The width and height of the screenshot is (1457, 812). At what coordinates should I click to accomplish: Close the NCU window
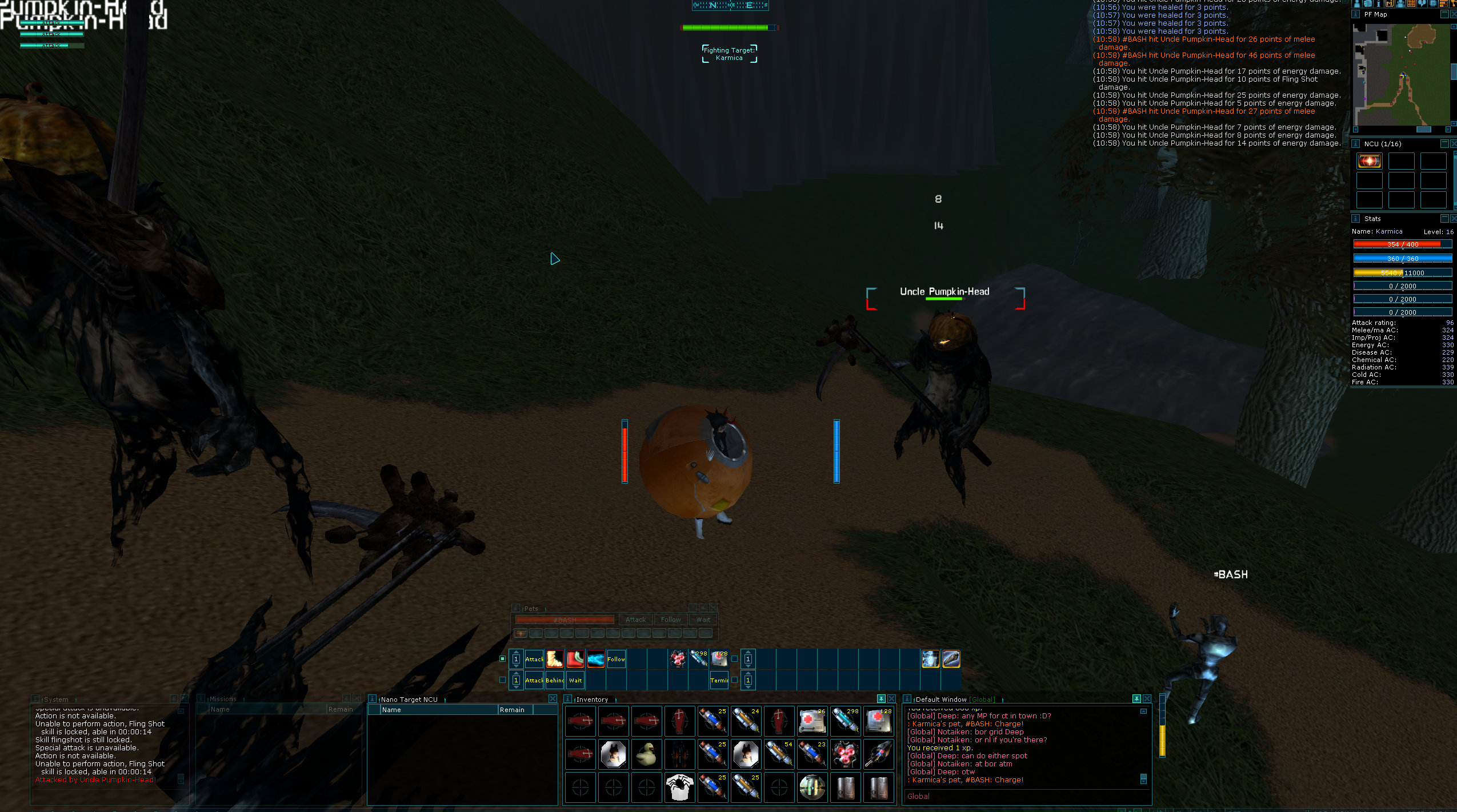(x=1453, y=143)
